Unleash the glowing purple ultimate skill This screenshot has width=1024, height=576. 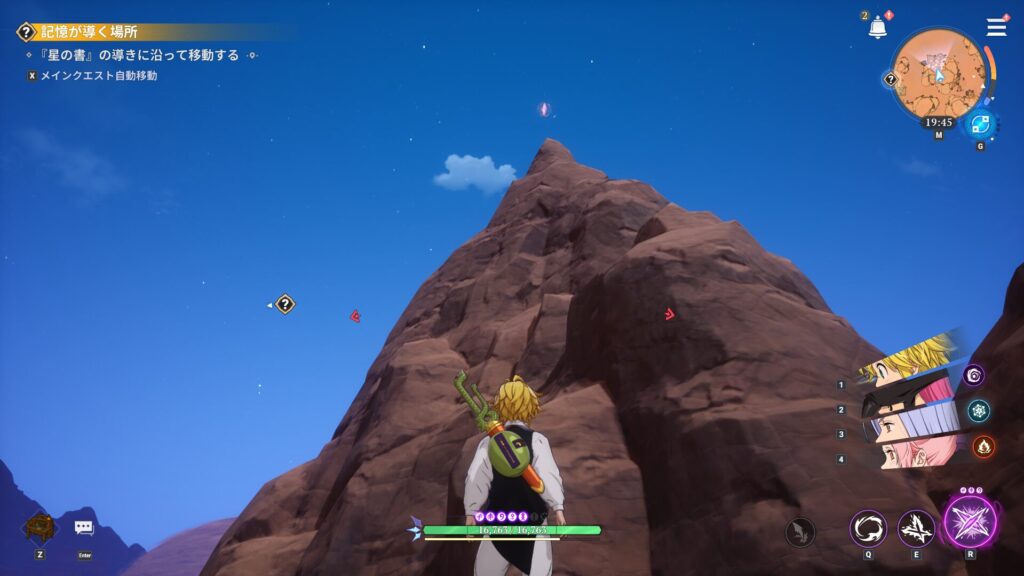[970, 522]
